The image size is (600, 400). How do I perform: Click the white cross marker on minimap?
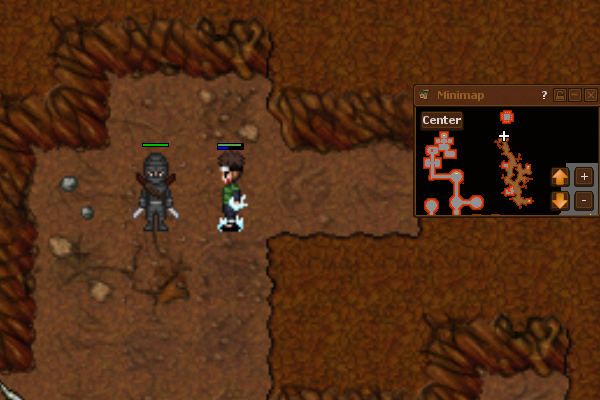[x=504, y=136]
